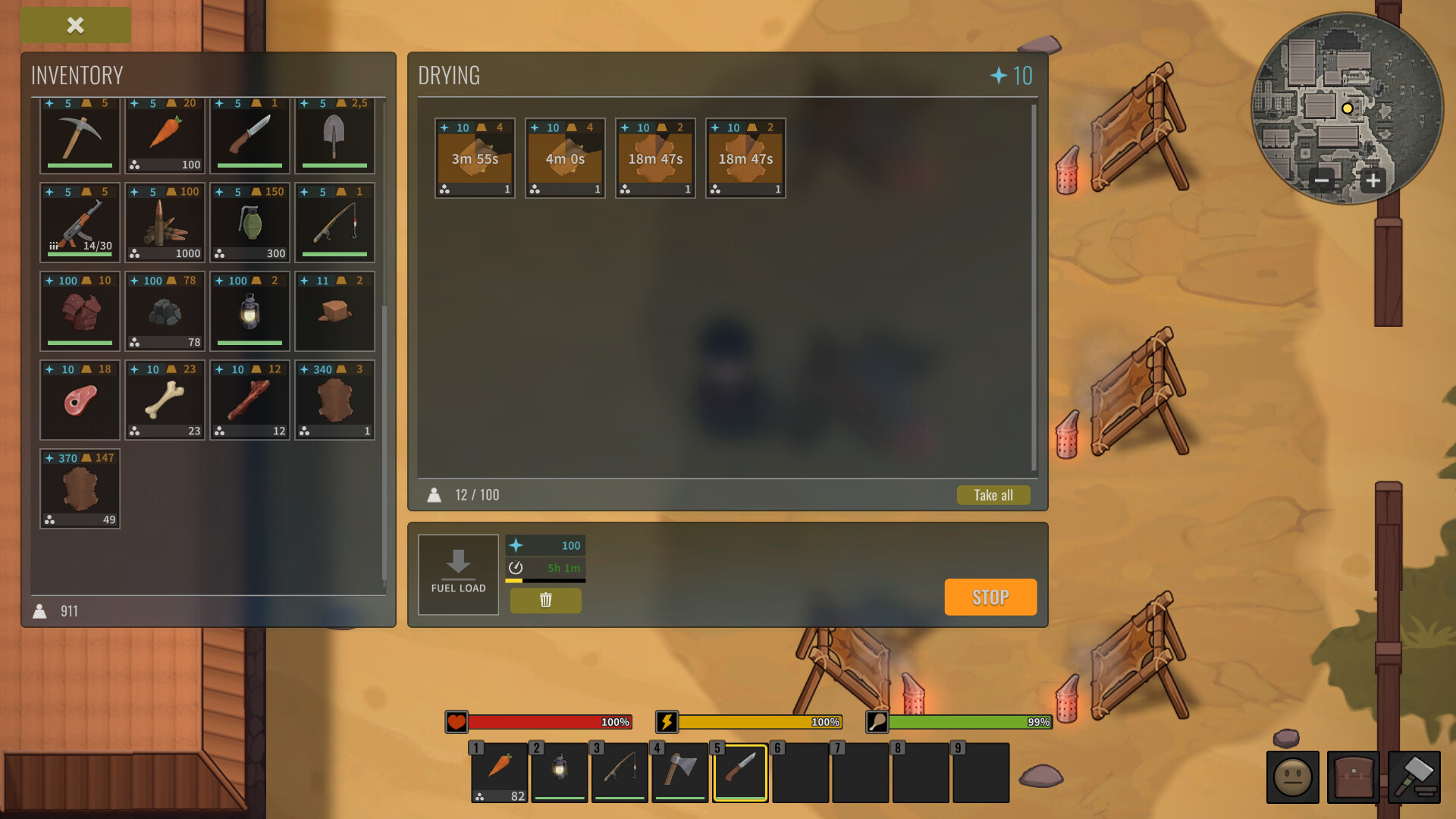Click the trash discard fuel button
1456x819 pixels.
point(545,600)
